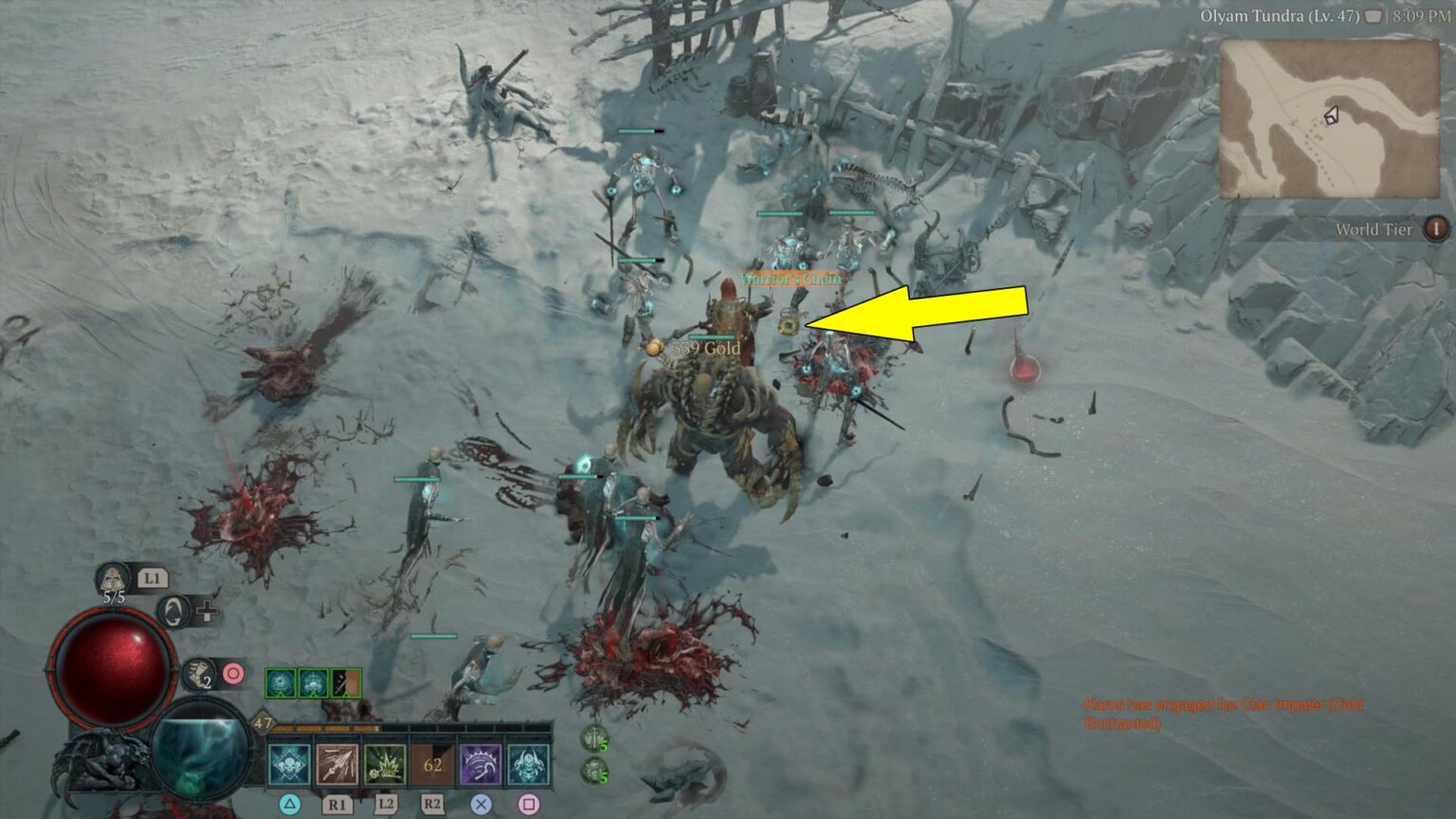Click the skill icon with the 2 charge counter
The height and width of the screenshot is (819, 1456).
point(198,674)
